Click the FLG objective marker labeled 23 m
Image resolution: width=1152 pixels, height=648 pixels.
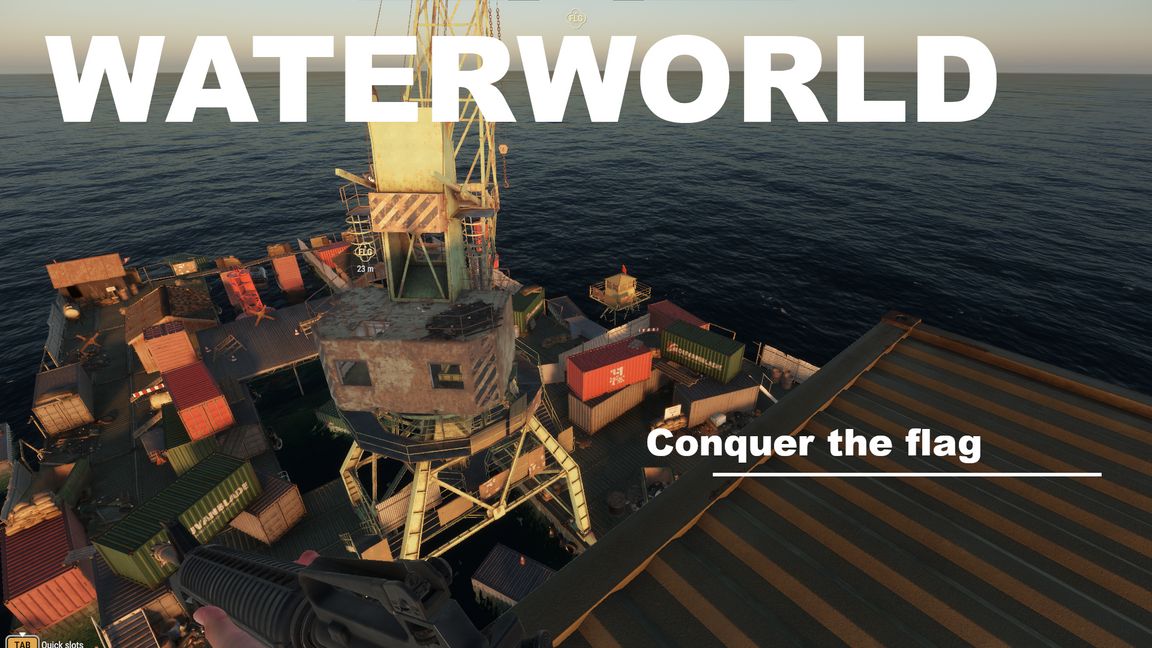(x=364, y=251)
